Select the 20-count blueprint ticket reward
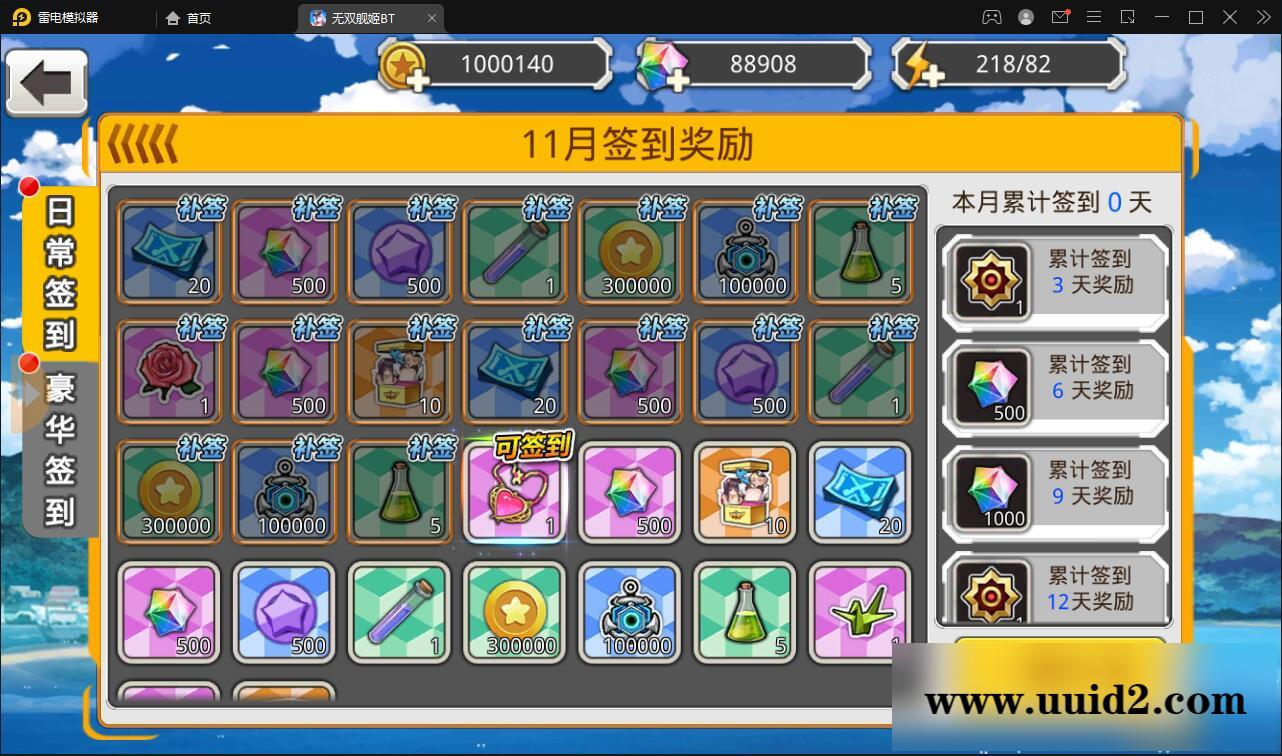1282x756 pixels. coord(169,251)
